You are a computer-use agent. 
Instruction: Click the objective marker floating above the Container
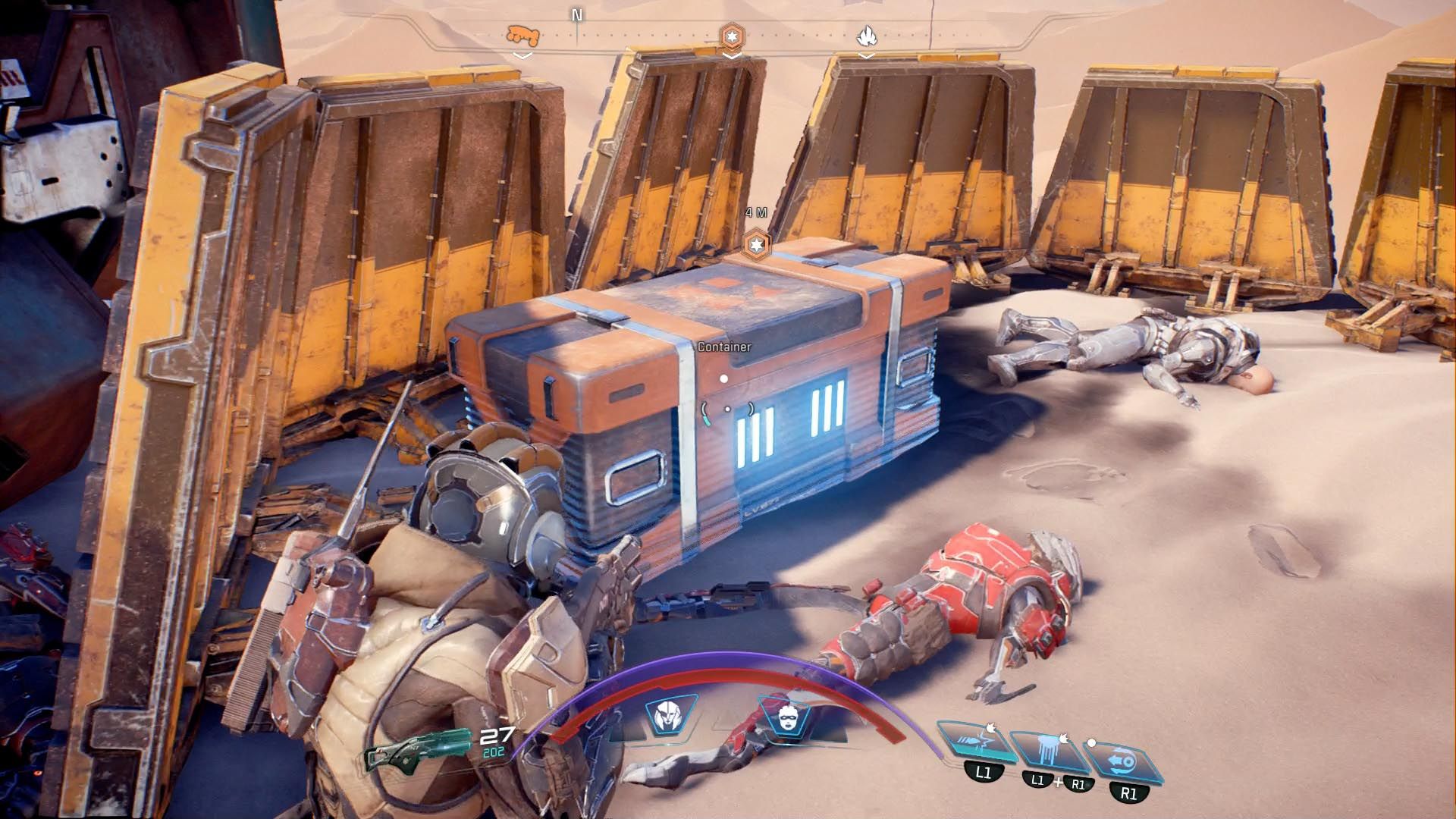coord(758,246)
